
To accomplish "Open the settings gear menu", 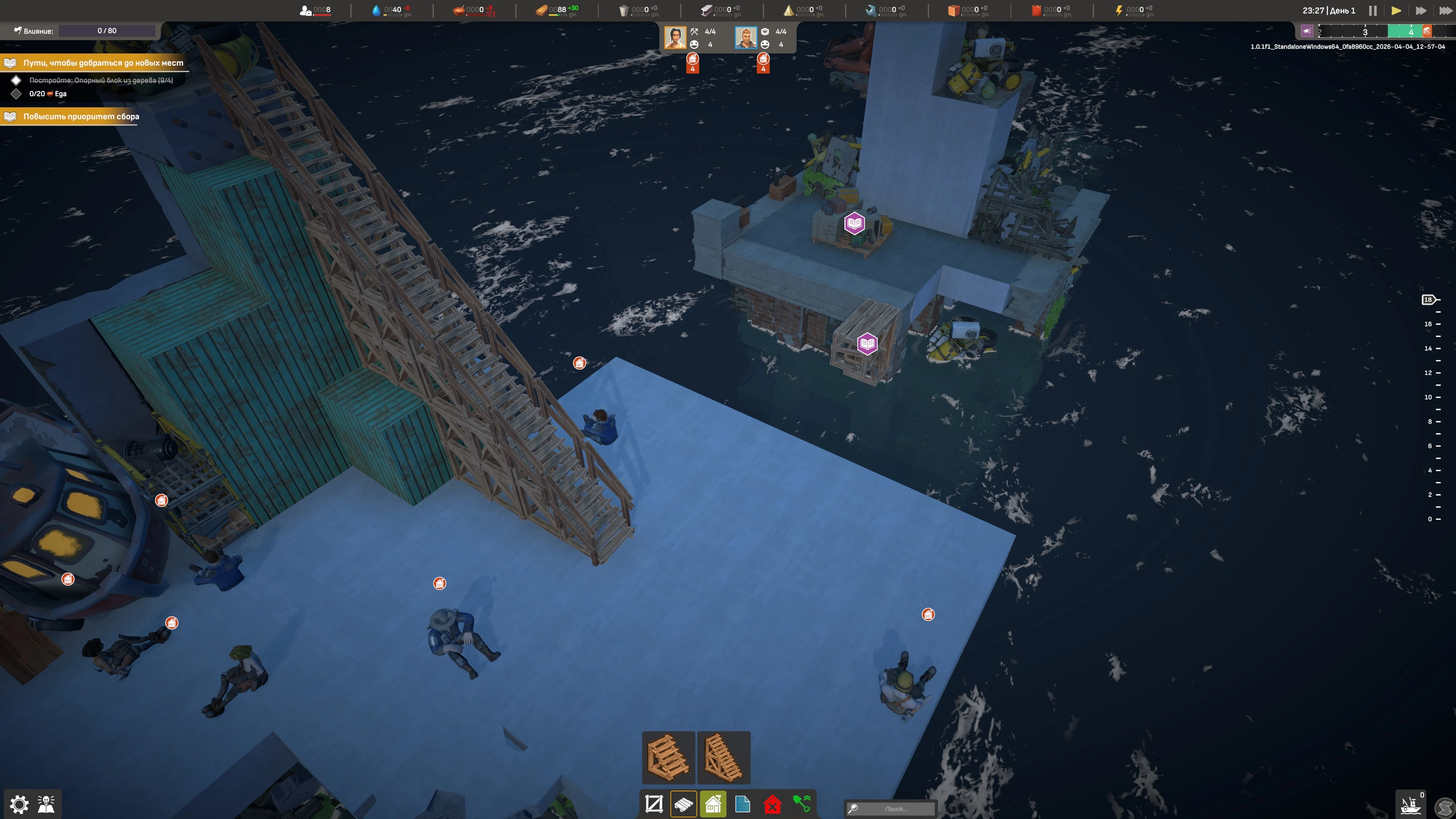I will pyautogui.click(x=19, y=804).
